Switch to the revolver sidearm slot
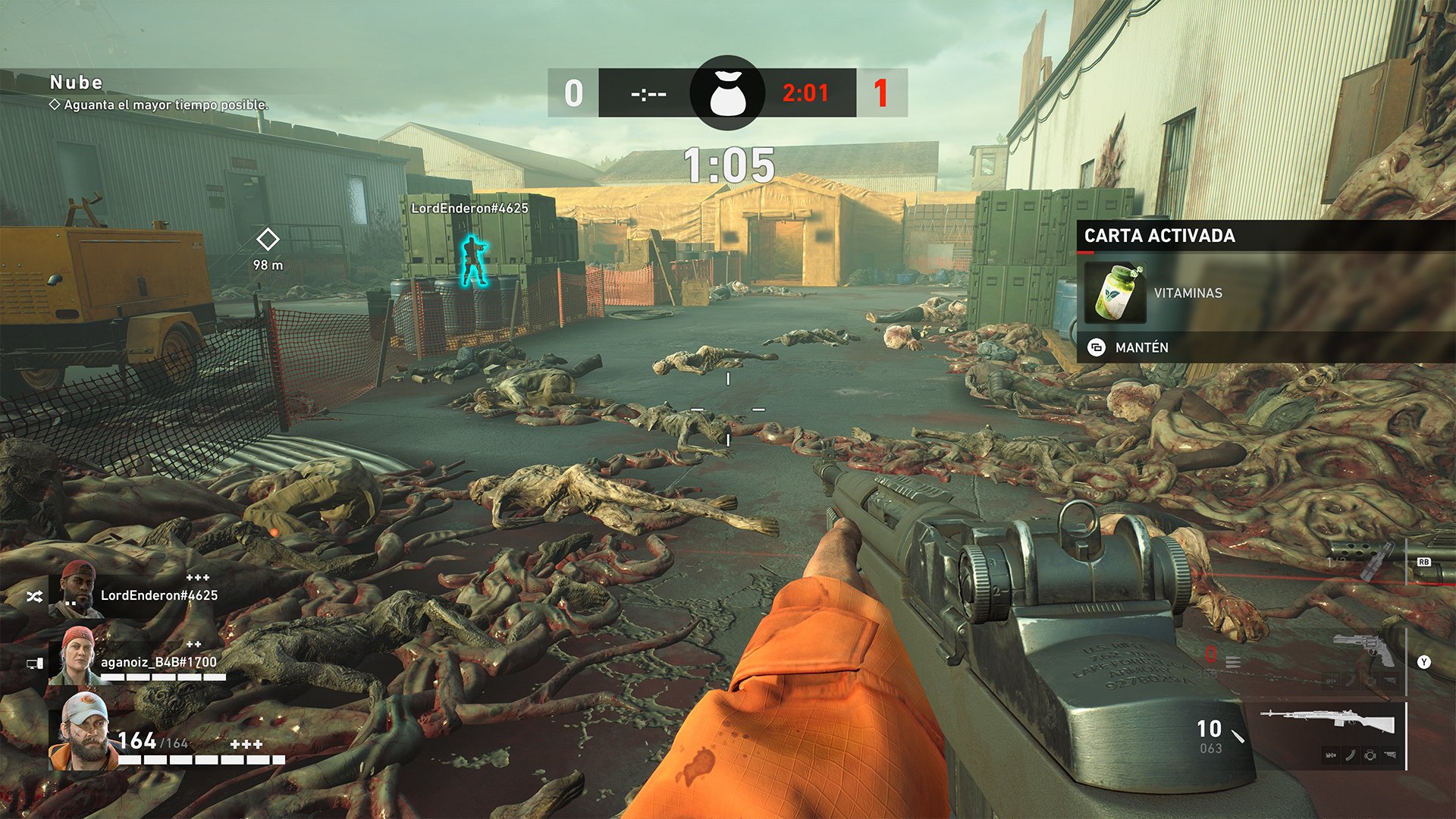This screenshot has width=1456, height=819. tap(1363, 650)
